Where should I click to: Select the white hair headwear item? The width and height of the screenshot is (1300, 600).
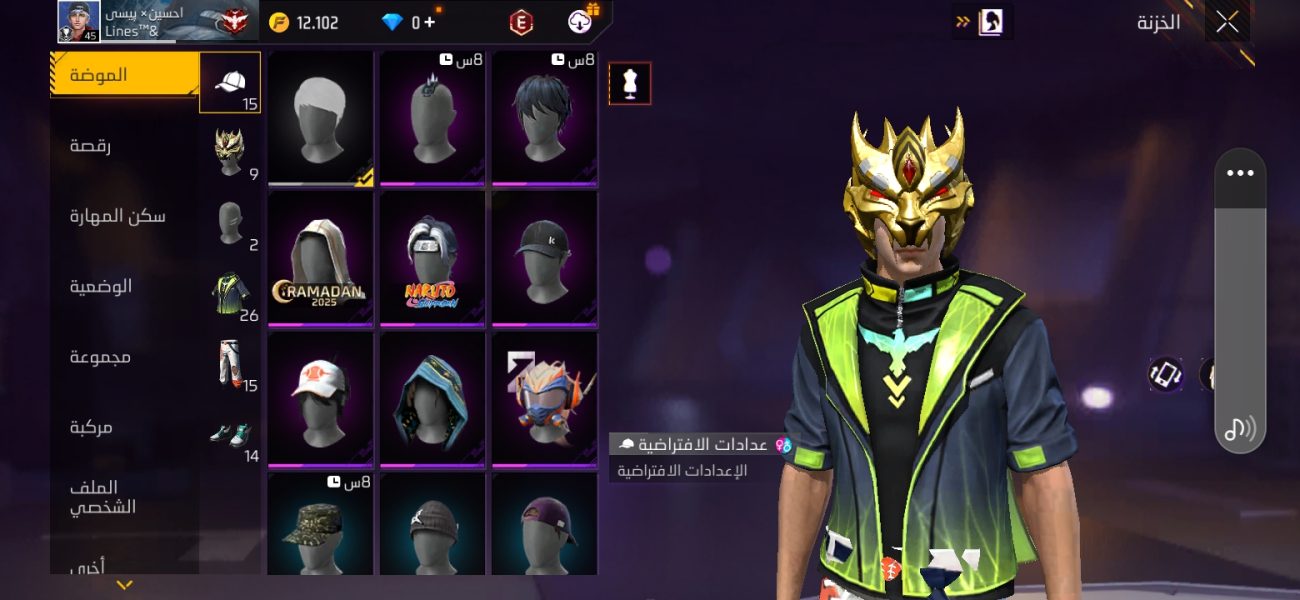pyautogui.click(x=321, y=118)
